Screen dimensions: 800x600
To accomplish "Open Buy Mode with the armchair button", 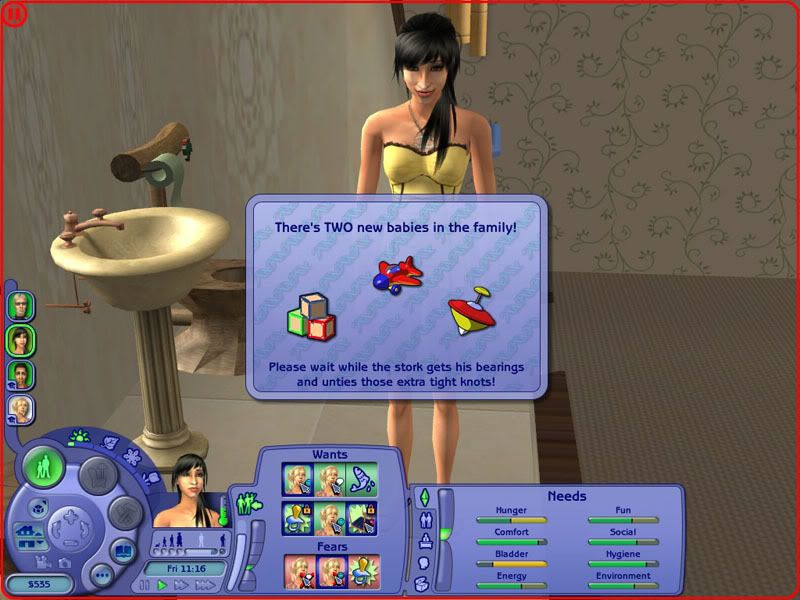I will [99, 474].
